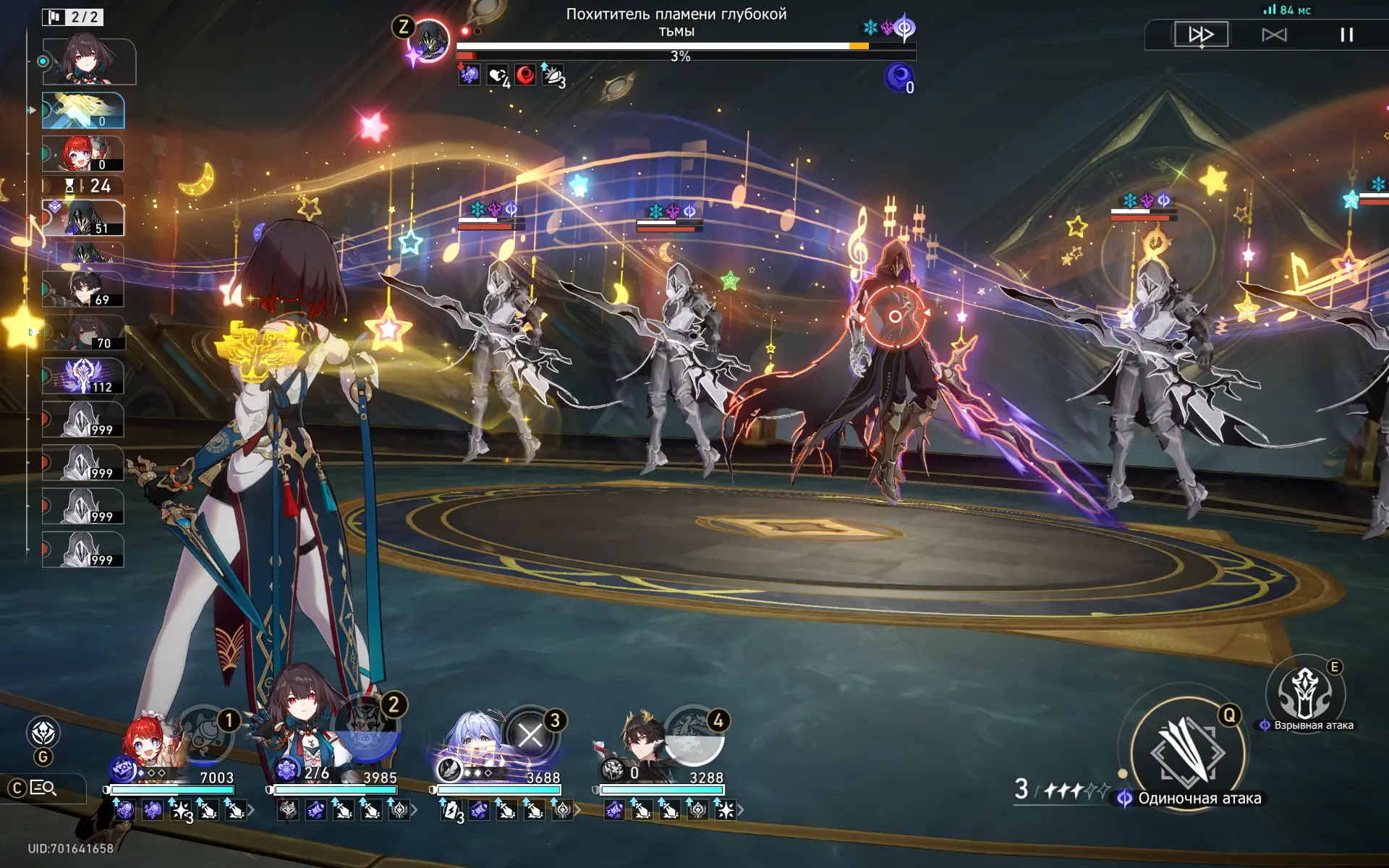Click the round emblem icon above G
Screen dimensions: 1389x868
click(x=43, y=733)
